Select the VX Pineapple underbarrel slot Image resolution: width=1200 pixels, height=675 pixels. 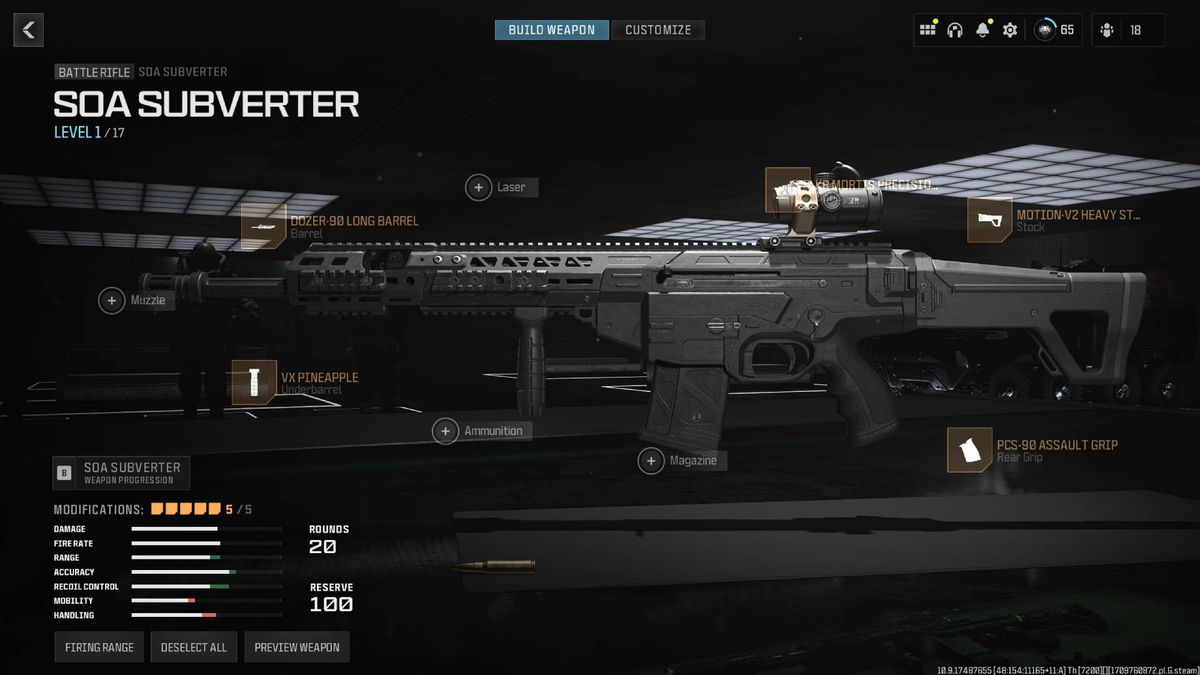point(254,383)
